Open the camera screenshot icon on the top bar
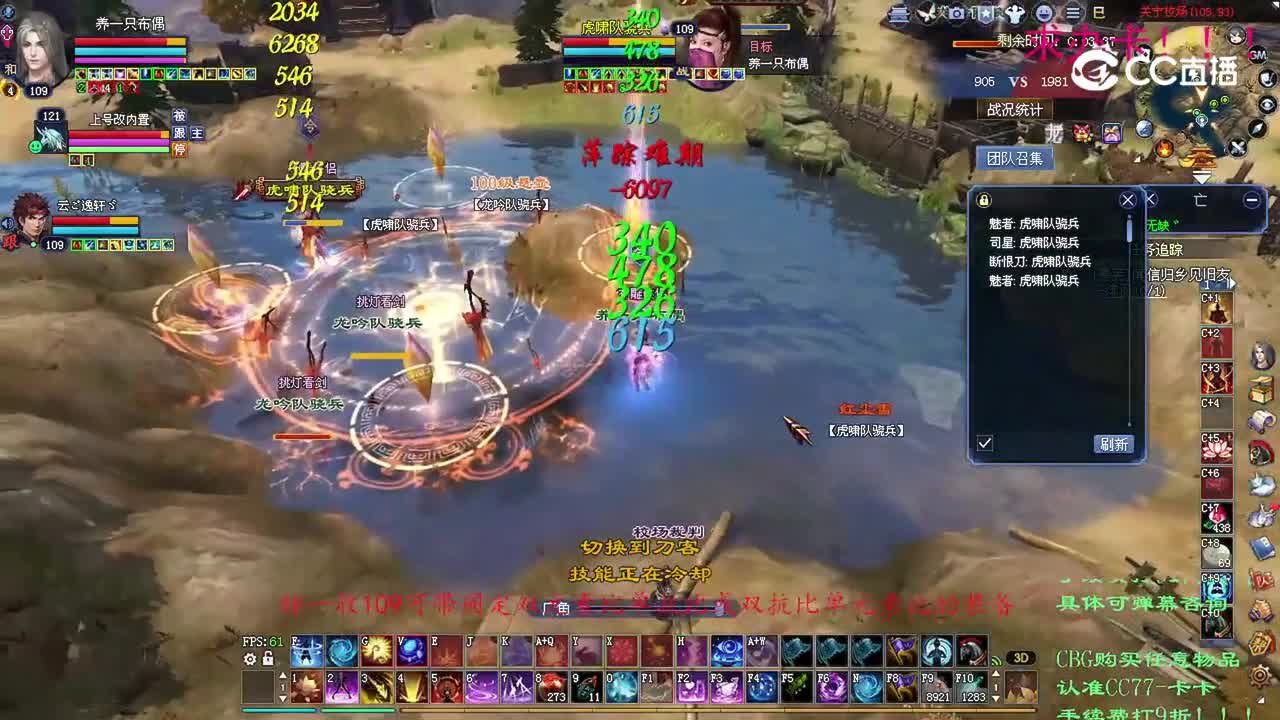 957,13
